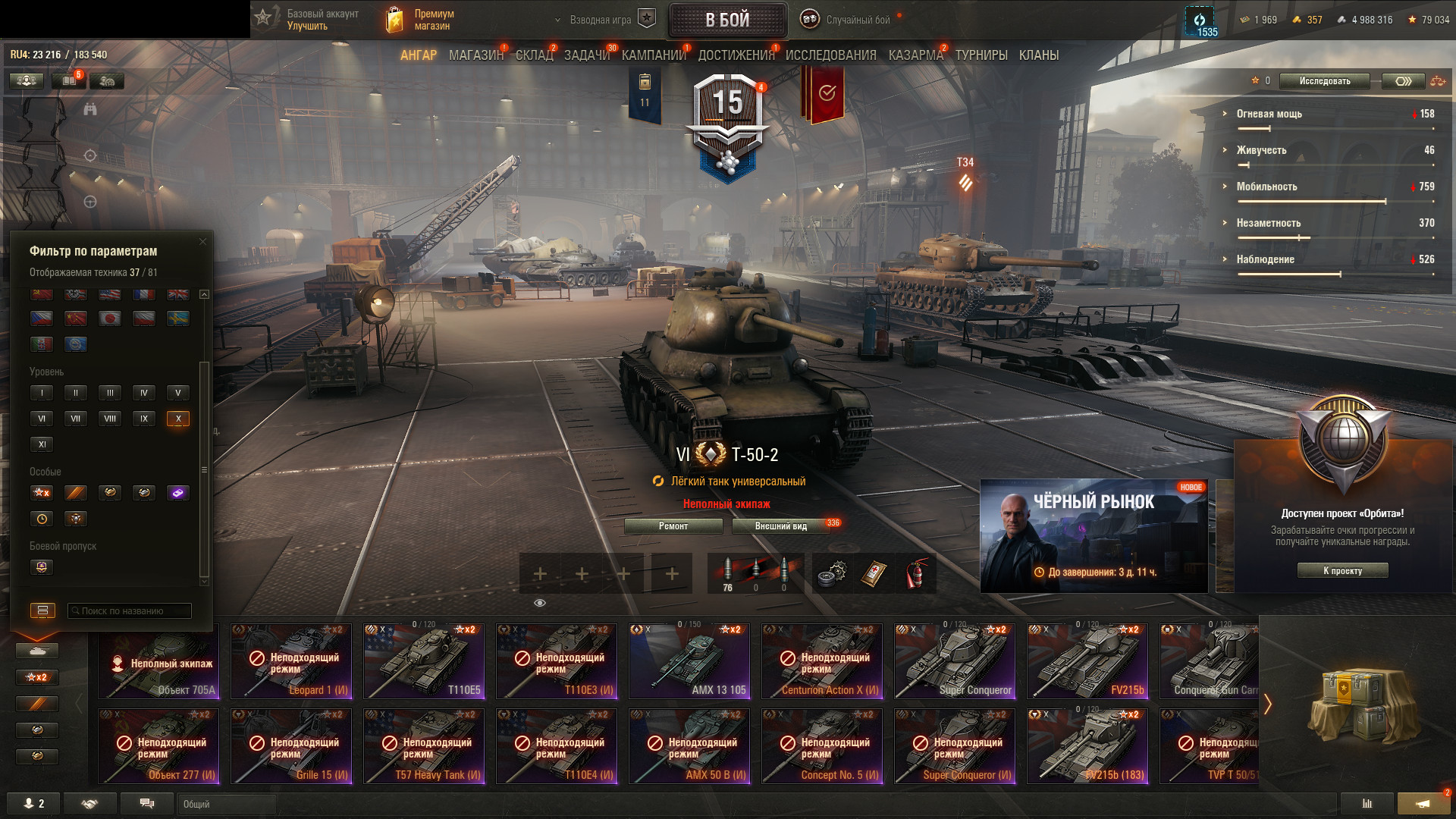Screen dimensions: 1456x819
Task: Close the Фильтр по параметрам panel
Action: 202,242
